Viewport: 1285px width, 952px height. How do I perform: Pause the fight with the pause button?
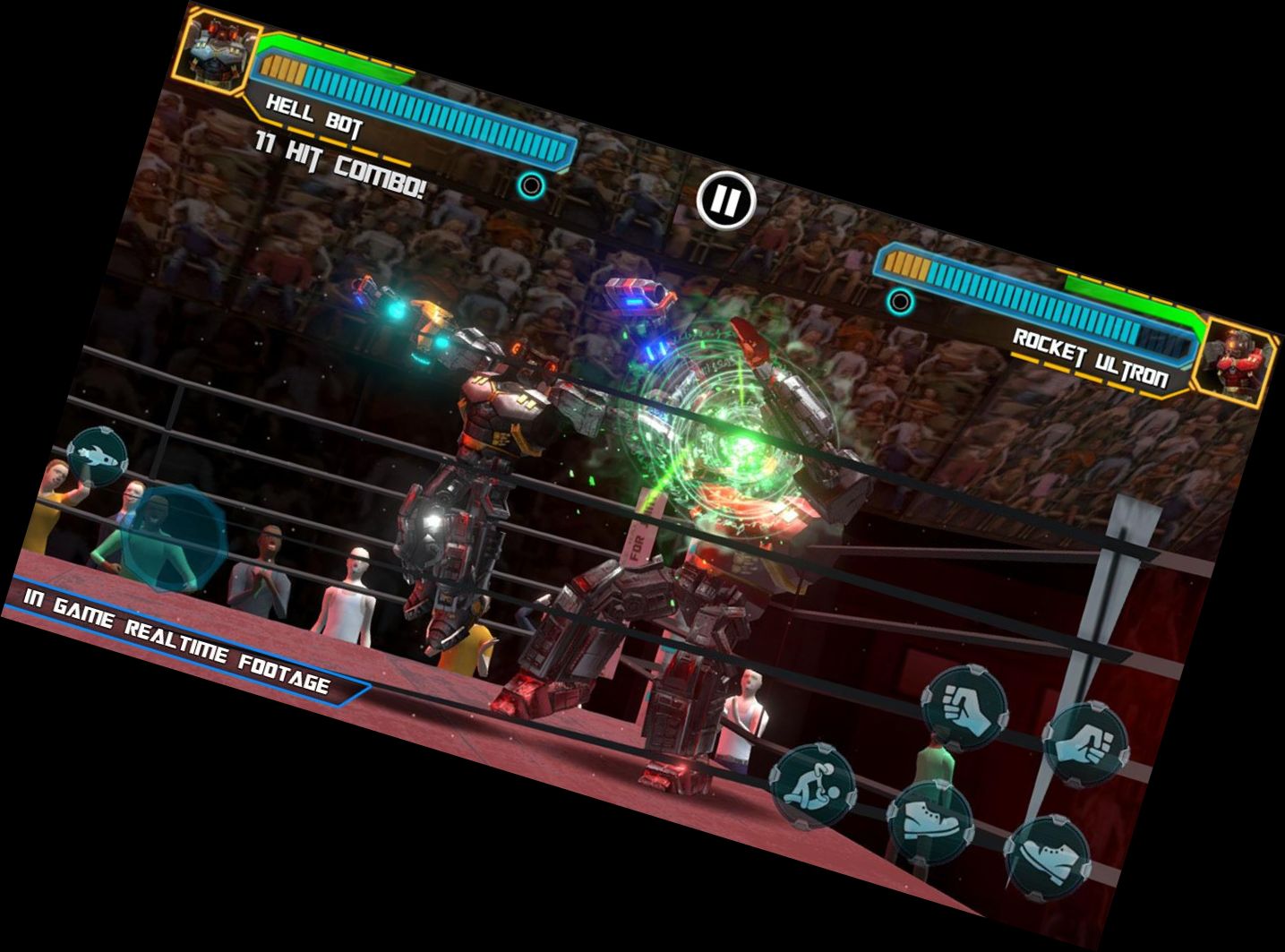coord(725,202)
